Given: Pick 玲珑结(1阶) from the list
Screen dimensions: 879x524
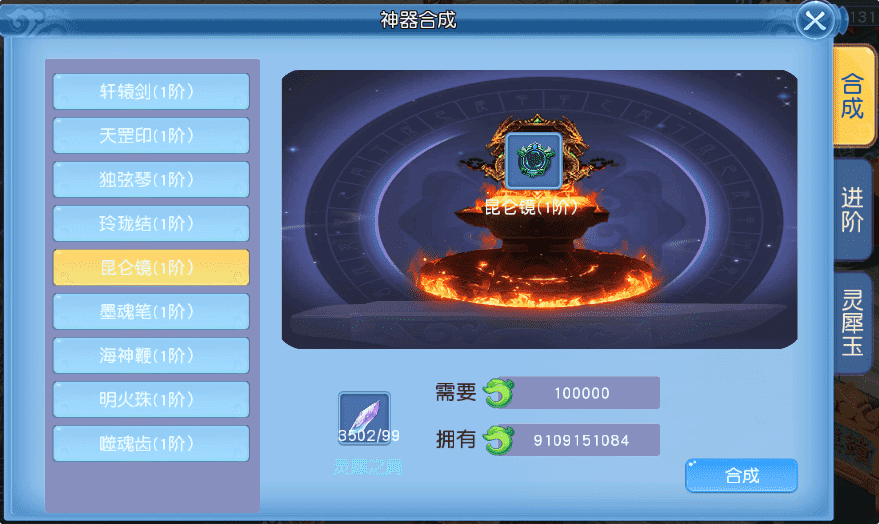Looking at the screenshot, I should tap(151, 224).
